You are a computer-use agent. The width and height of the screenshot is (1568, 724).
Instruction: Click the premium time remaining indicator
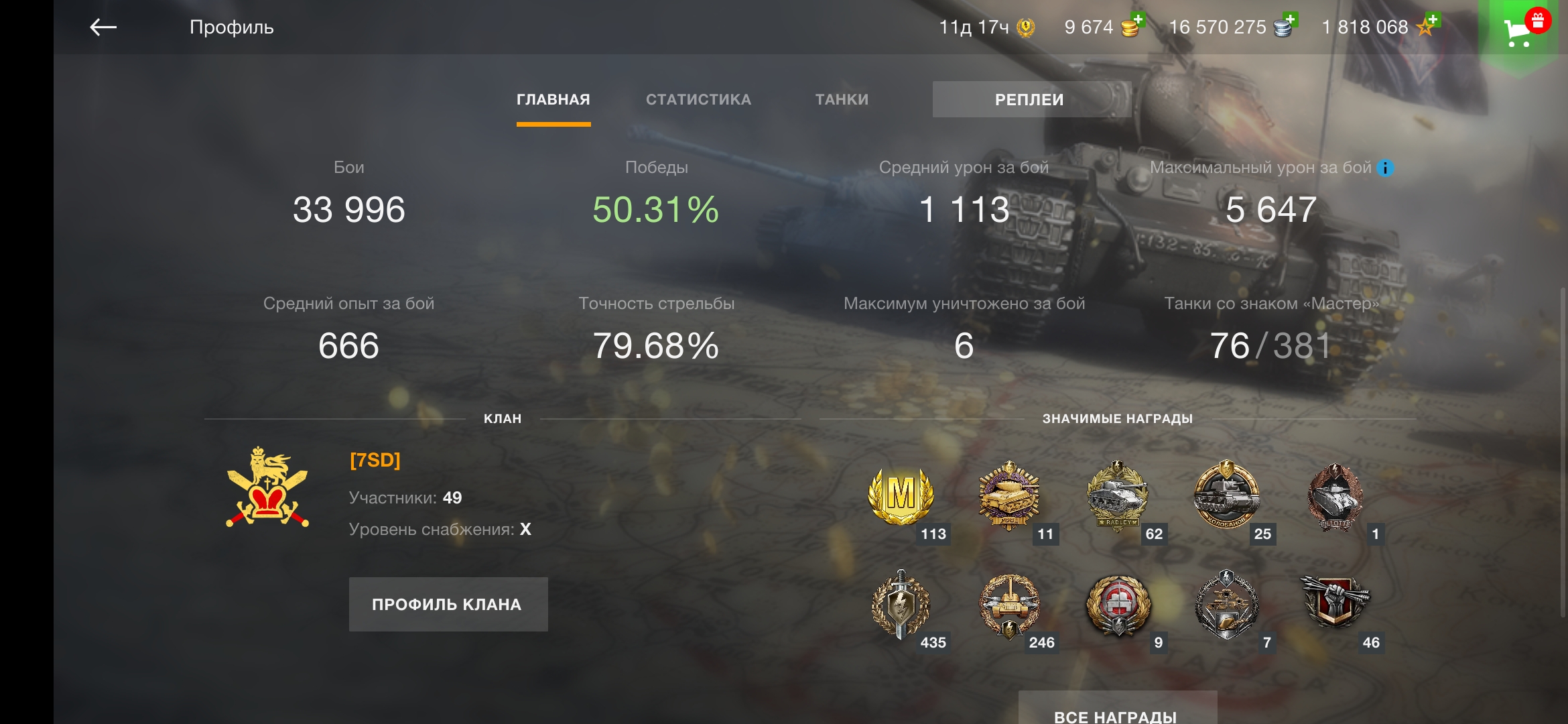[986, 27]
